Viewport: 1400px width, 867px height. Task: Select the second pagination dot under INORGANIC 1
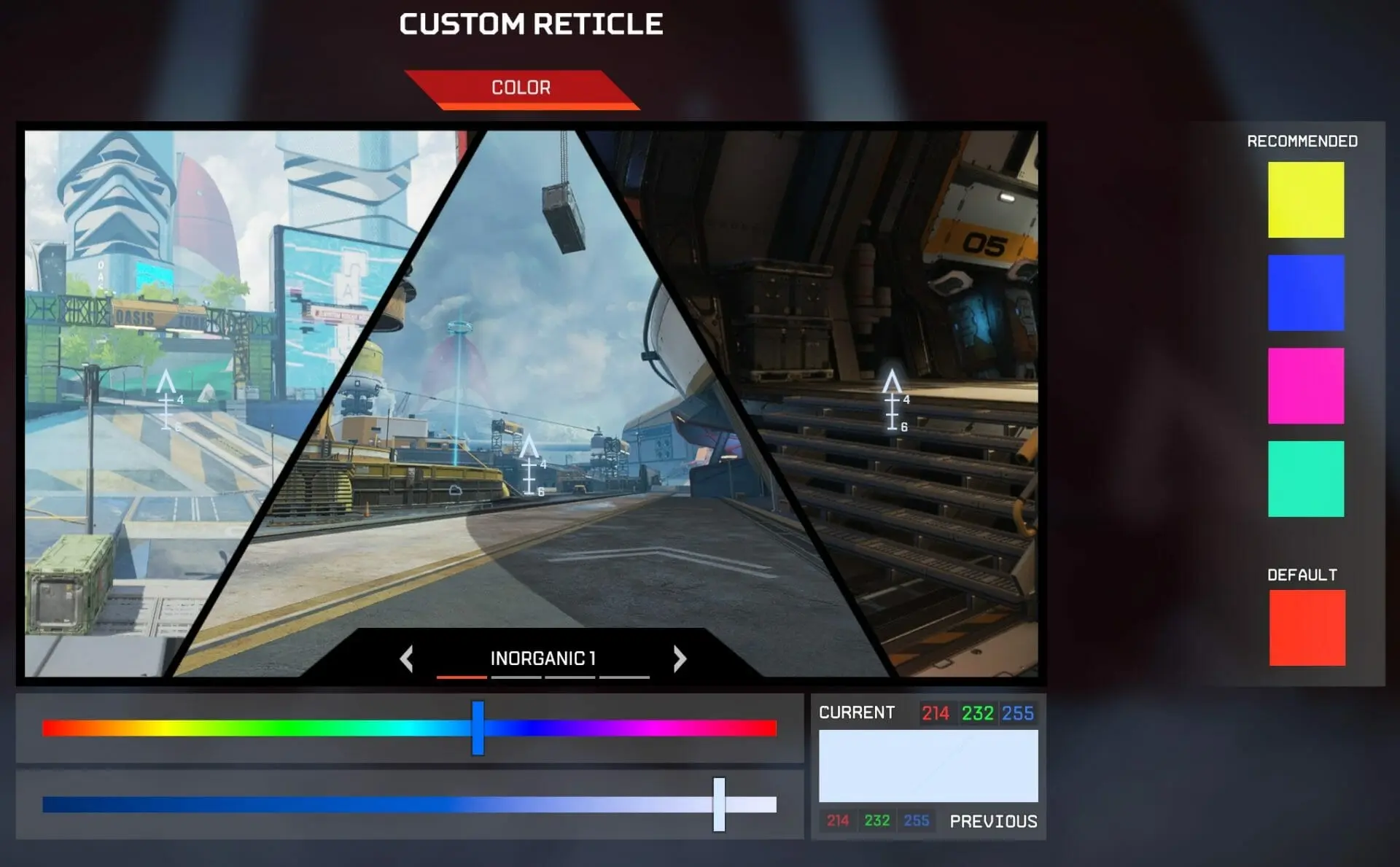point(517,679)
